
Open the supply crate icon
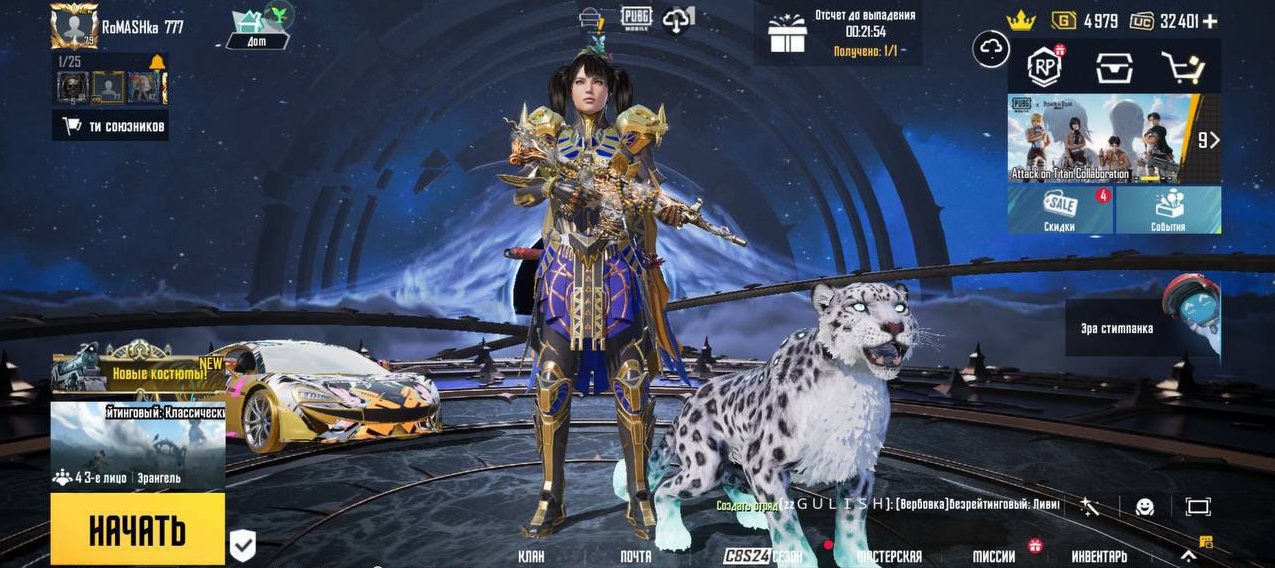coord(1114,67)
